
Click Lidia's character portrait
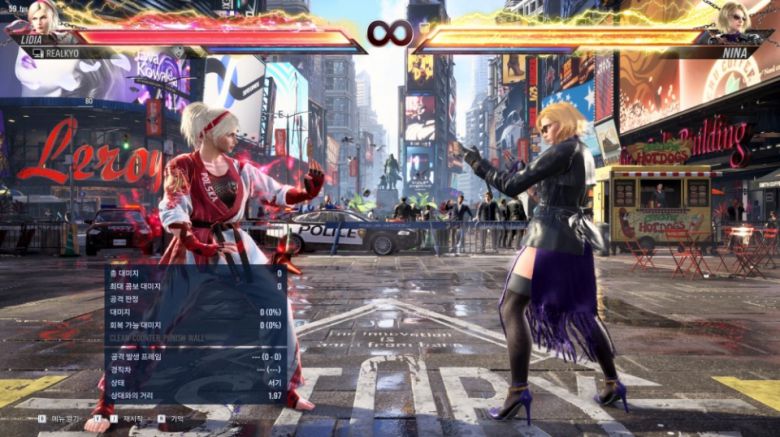click(x=41, y=17)
